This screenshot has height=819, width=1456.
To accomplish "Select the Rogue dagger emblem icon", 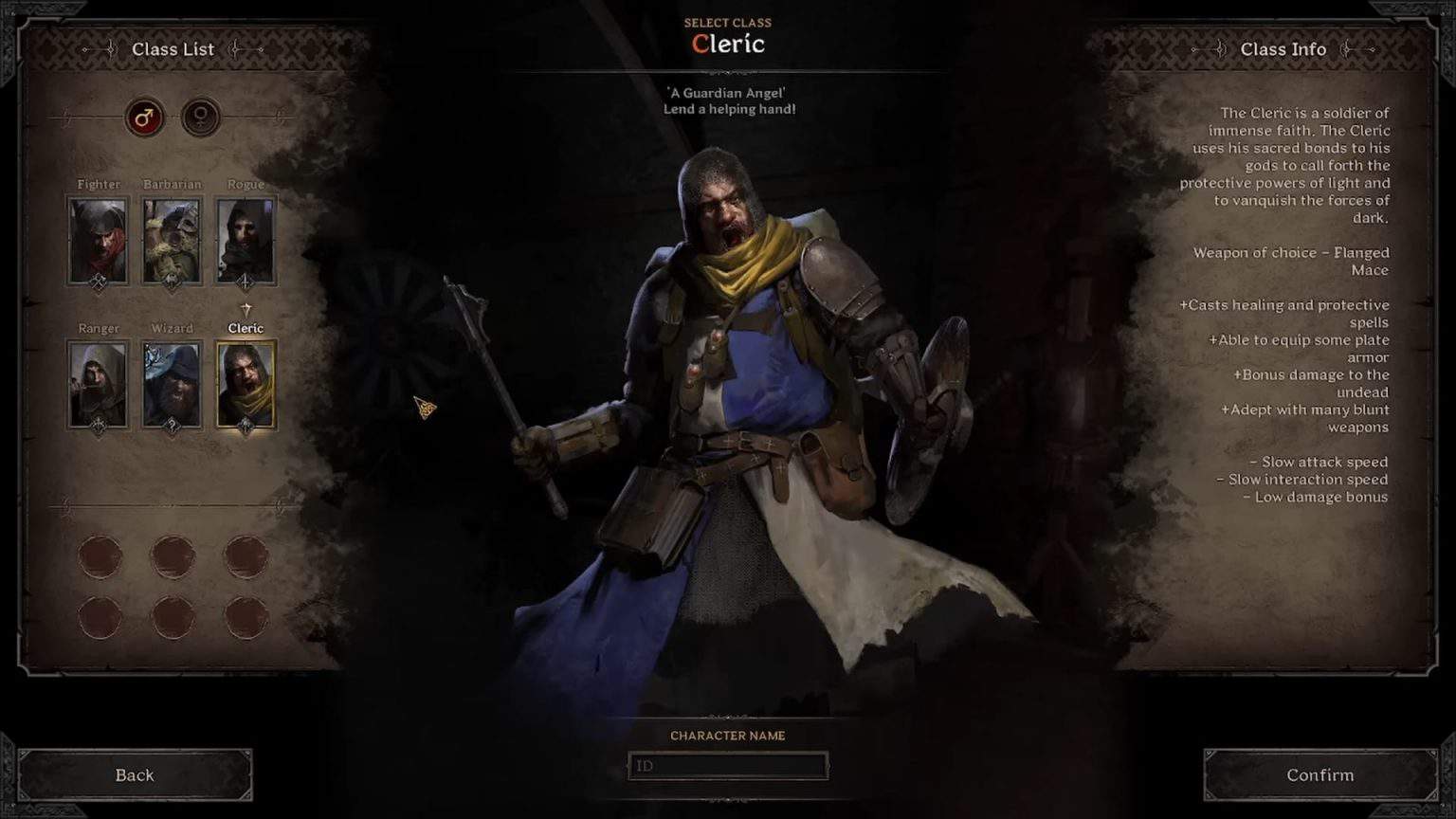I will coord(246,279).
